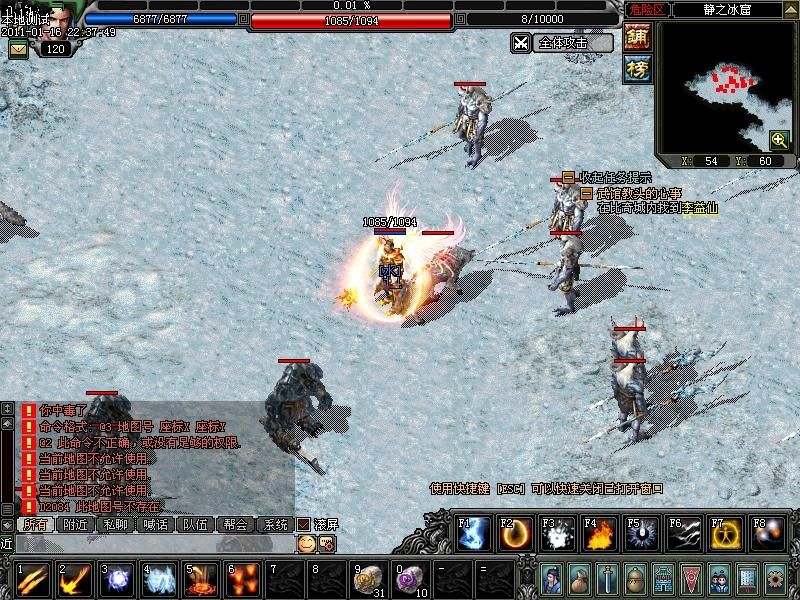This screenshot has height=600, width=800.
Task: Open the gear settings icon
Action: [x=775, y=579]
